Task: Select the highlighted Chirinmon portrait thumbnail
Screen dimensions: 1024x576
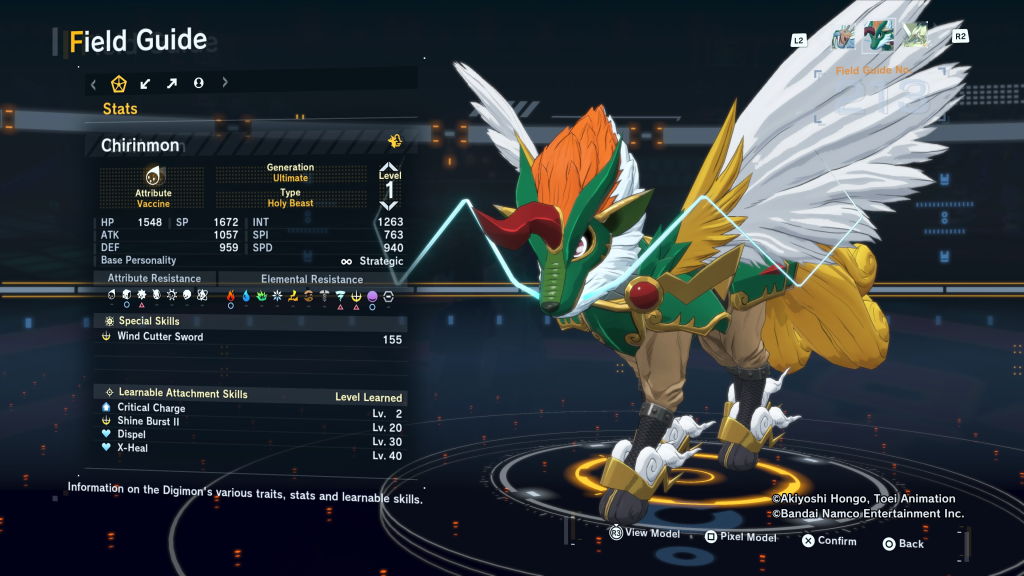Action: (x=879, y=36)
